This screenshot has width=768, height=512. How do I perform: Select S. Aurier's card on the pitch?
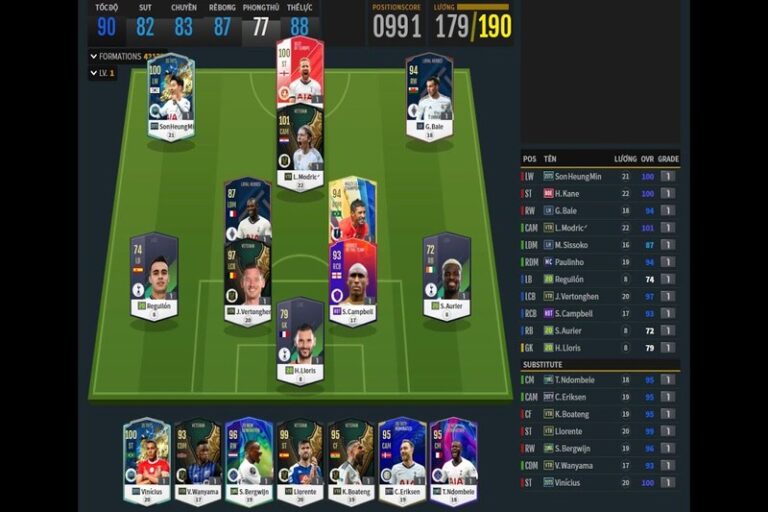(x=446, y=276)
